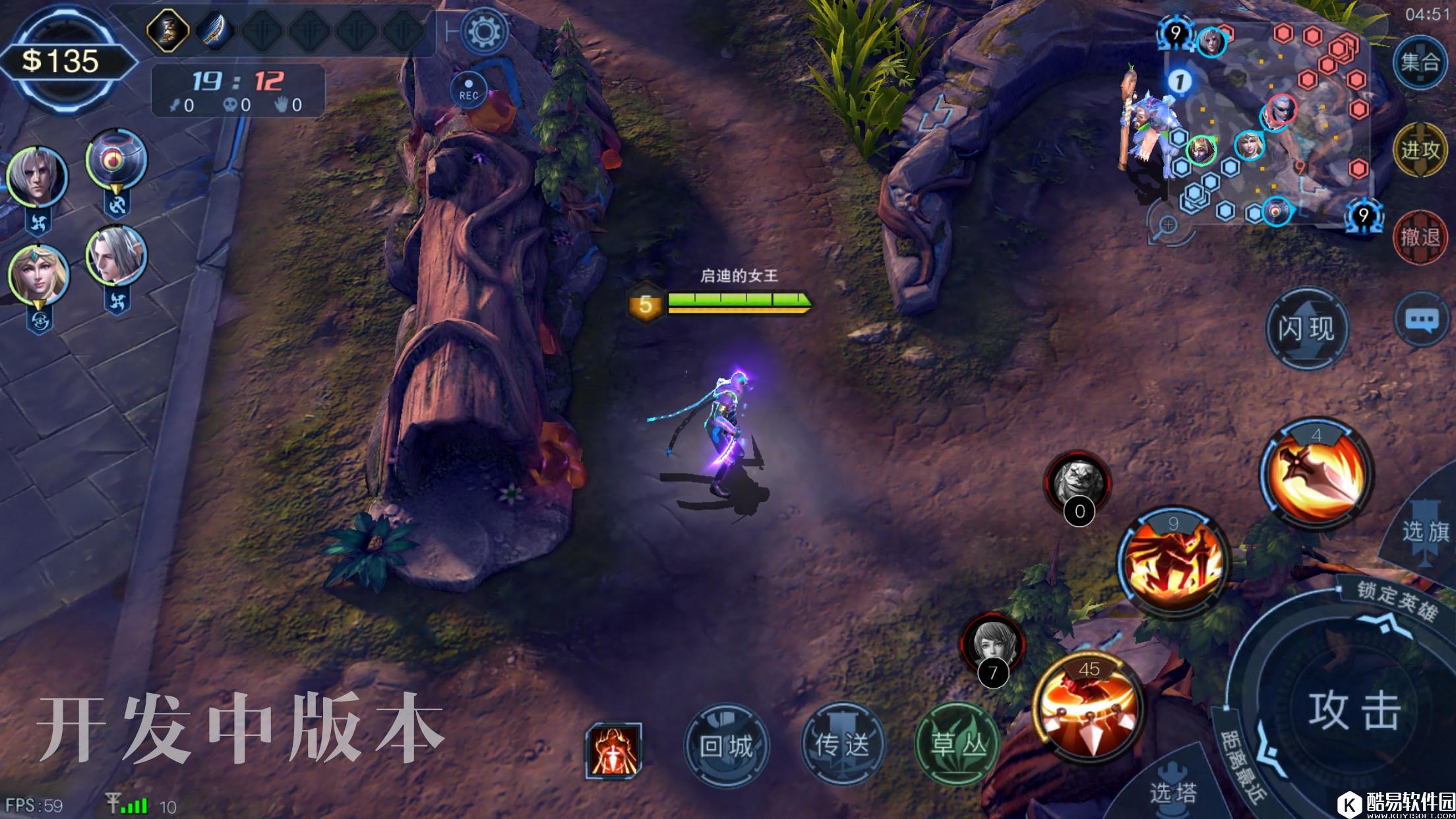Open the $135 gold shop
This screenshot has width=1456, height=819.
tap(63, 61)
